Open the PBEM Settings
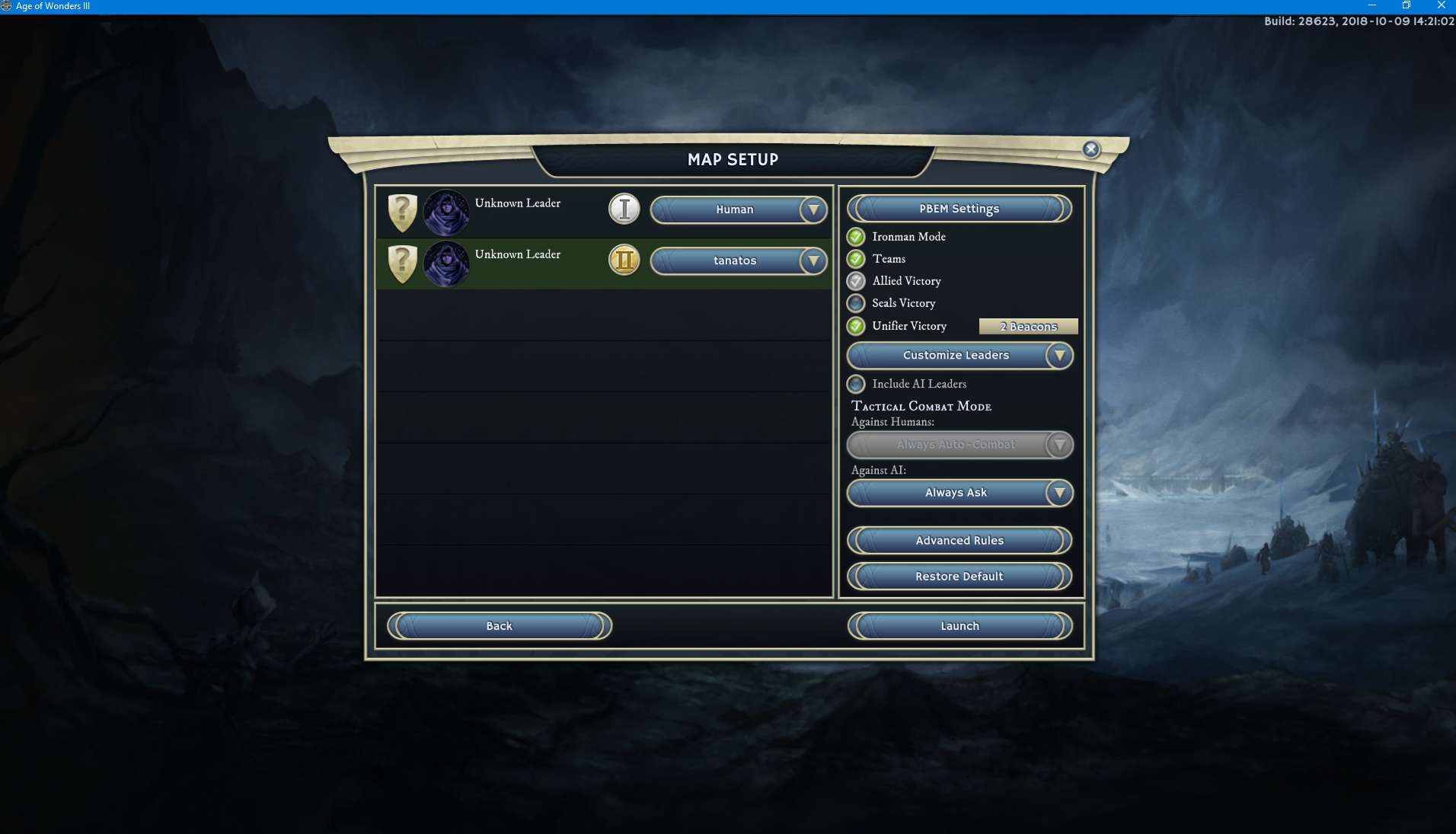 (959, 209)
